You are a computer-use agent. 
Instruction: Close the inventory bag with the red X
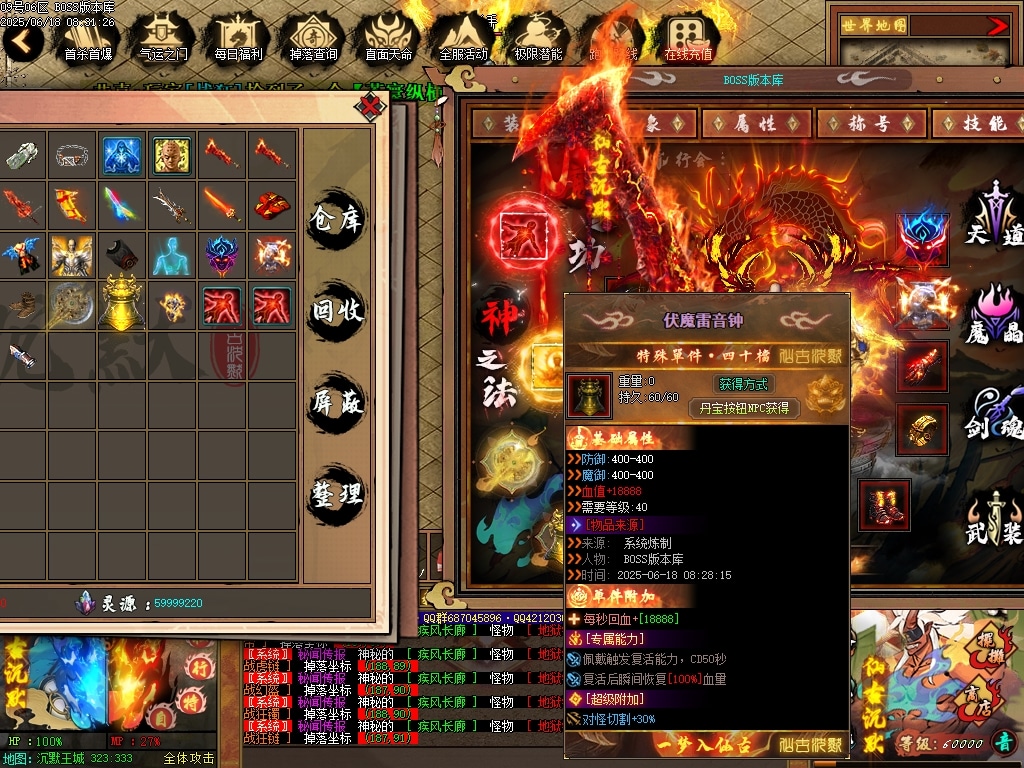click(x=372, y=105)
